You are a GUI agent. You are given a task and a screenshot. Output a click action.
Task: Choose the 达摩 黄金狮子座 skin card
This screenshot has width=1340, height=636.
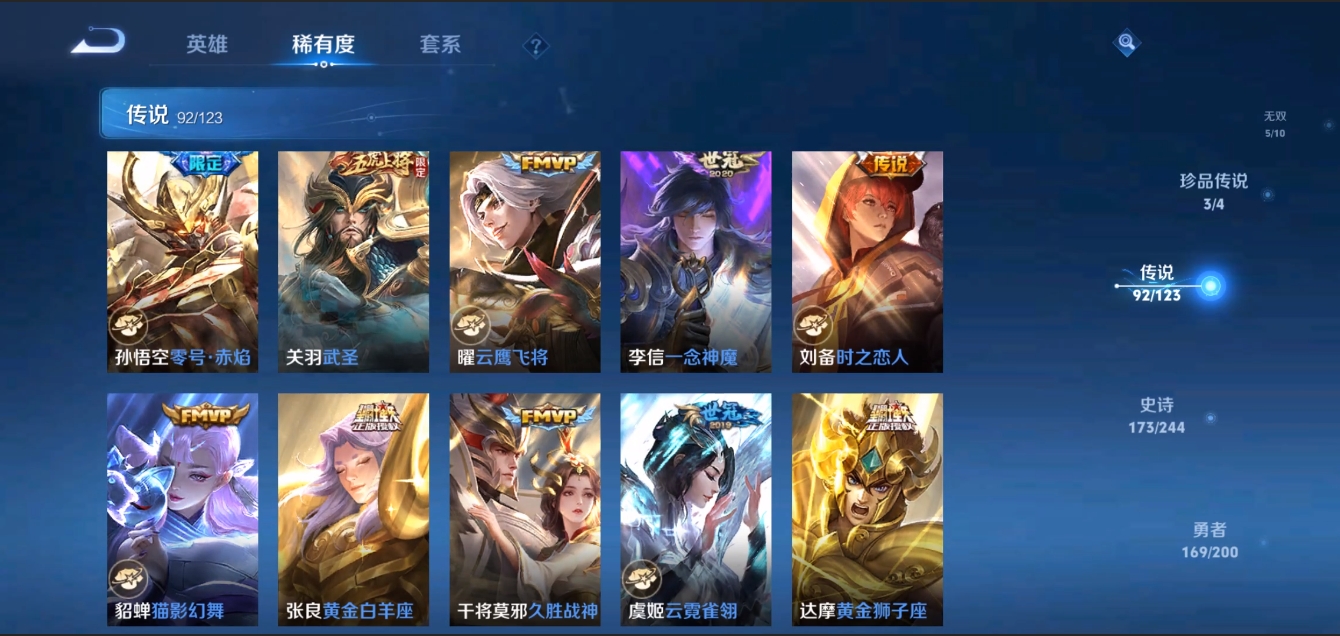(867, 509)
